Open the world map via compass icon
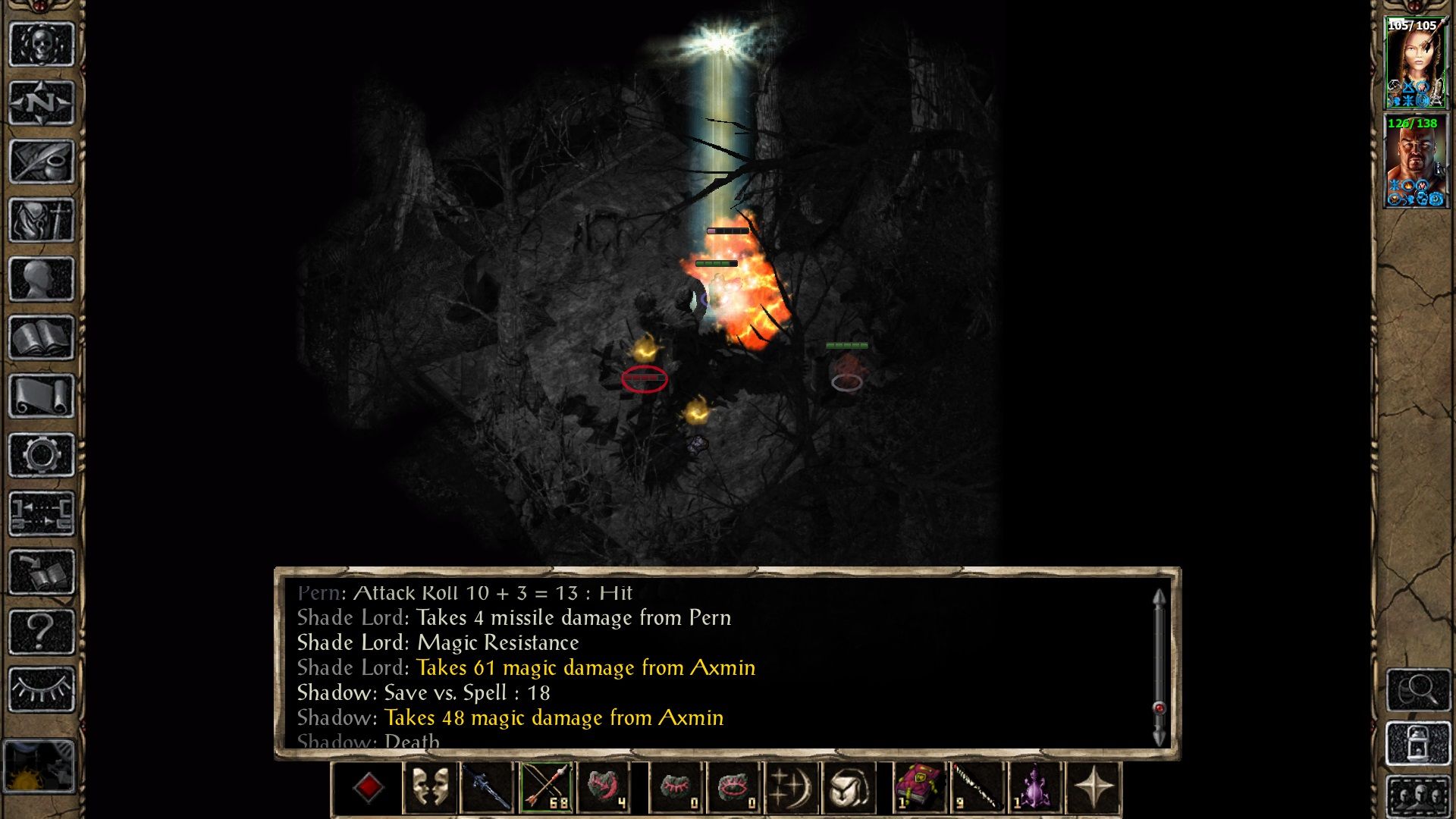Image resolution: width=1456 pixels, height=819 pixels. (40, 103)
